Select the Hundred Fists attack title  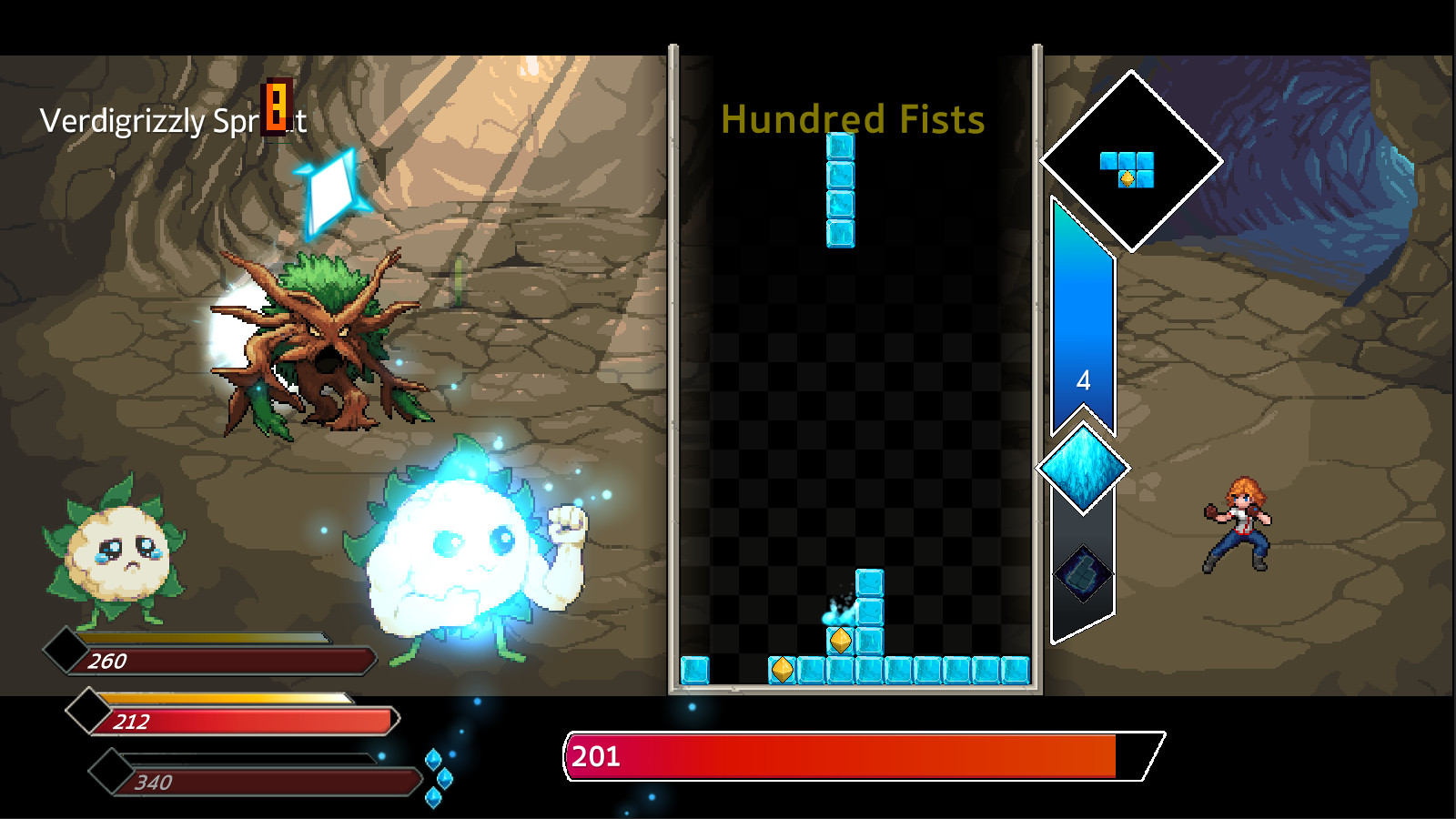pos(852,118)
